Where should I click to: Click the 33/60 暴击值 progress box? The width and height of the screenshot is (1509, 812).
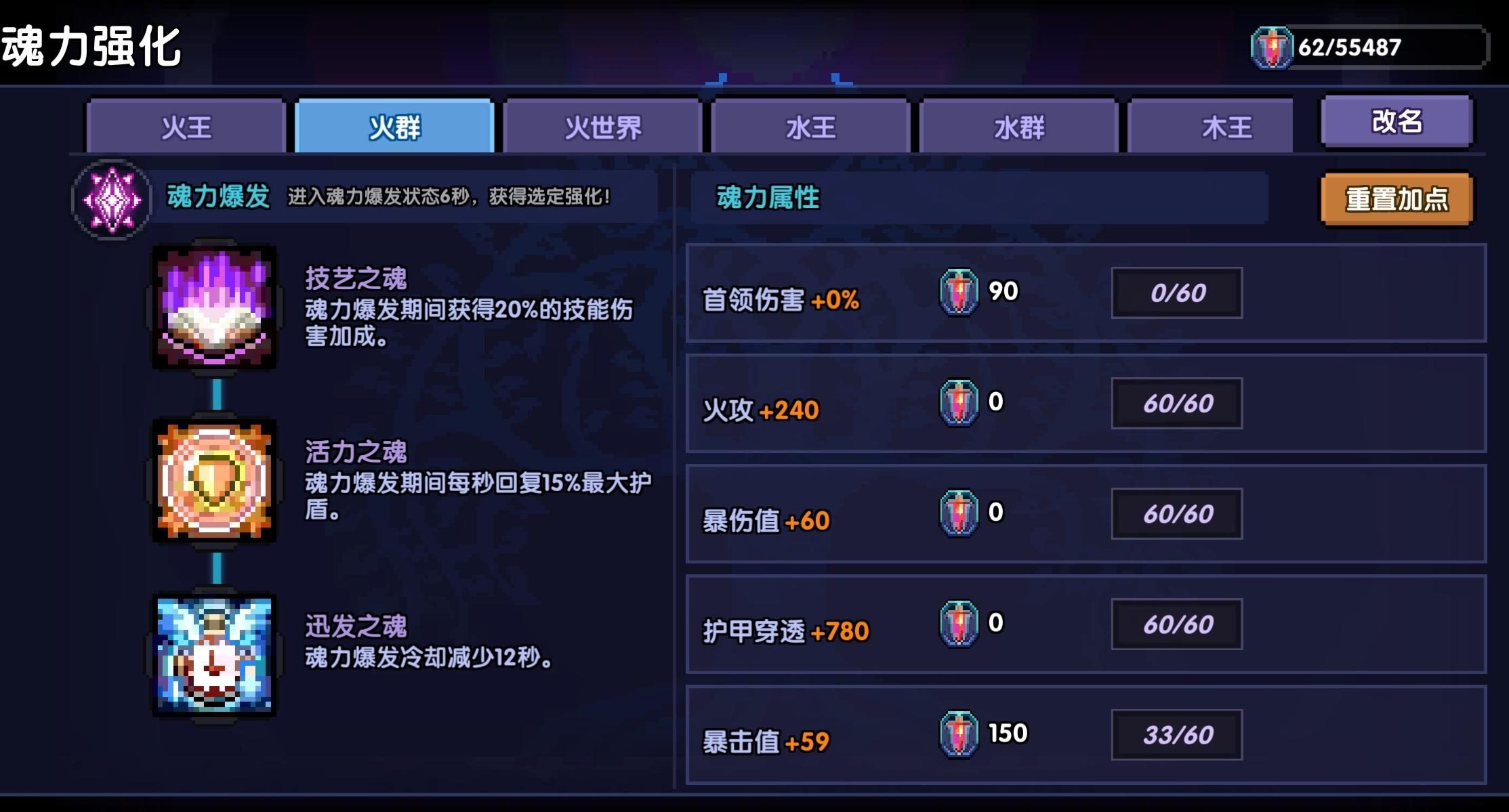point(1177,733)
